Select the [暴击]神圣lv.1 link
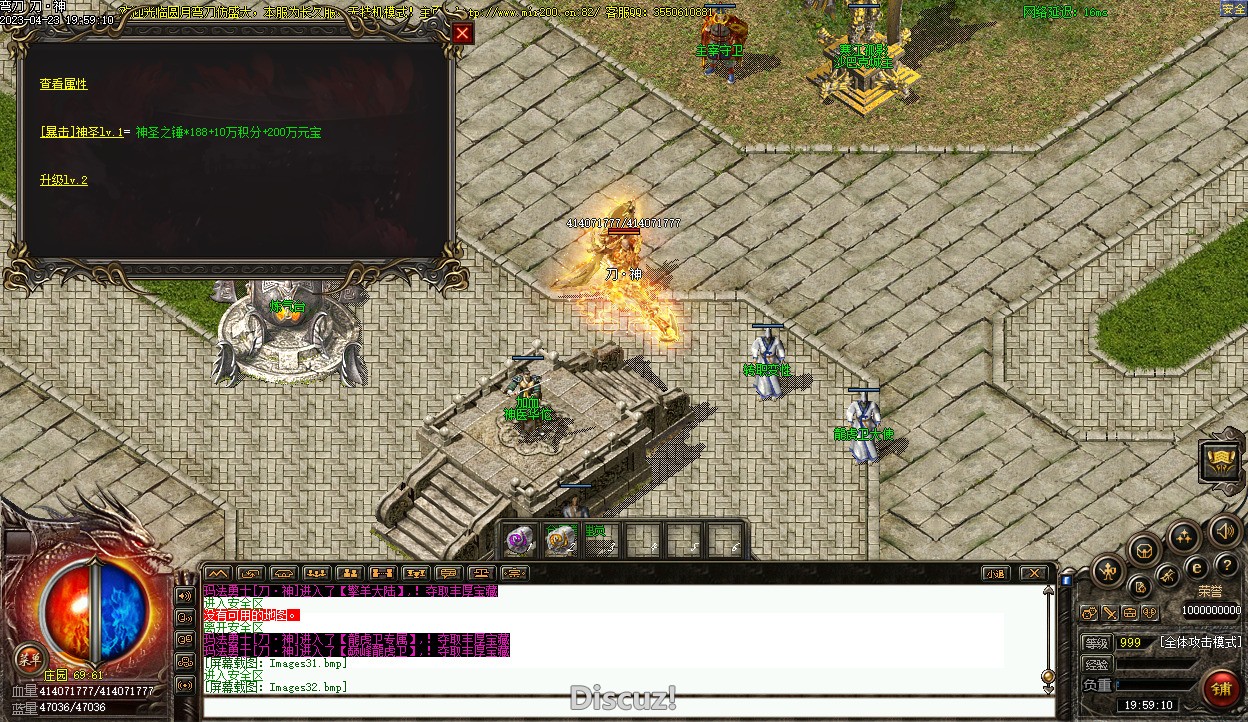This screenshot has width=1248, height=722. tap(82, 132)
